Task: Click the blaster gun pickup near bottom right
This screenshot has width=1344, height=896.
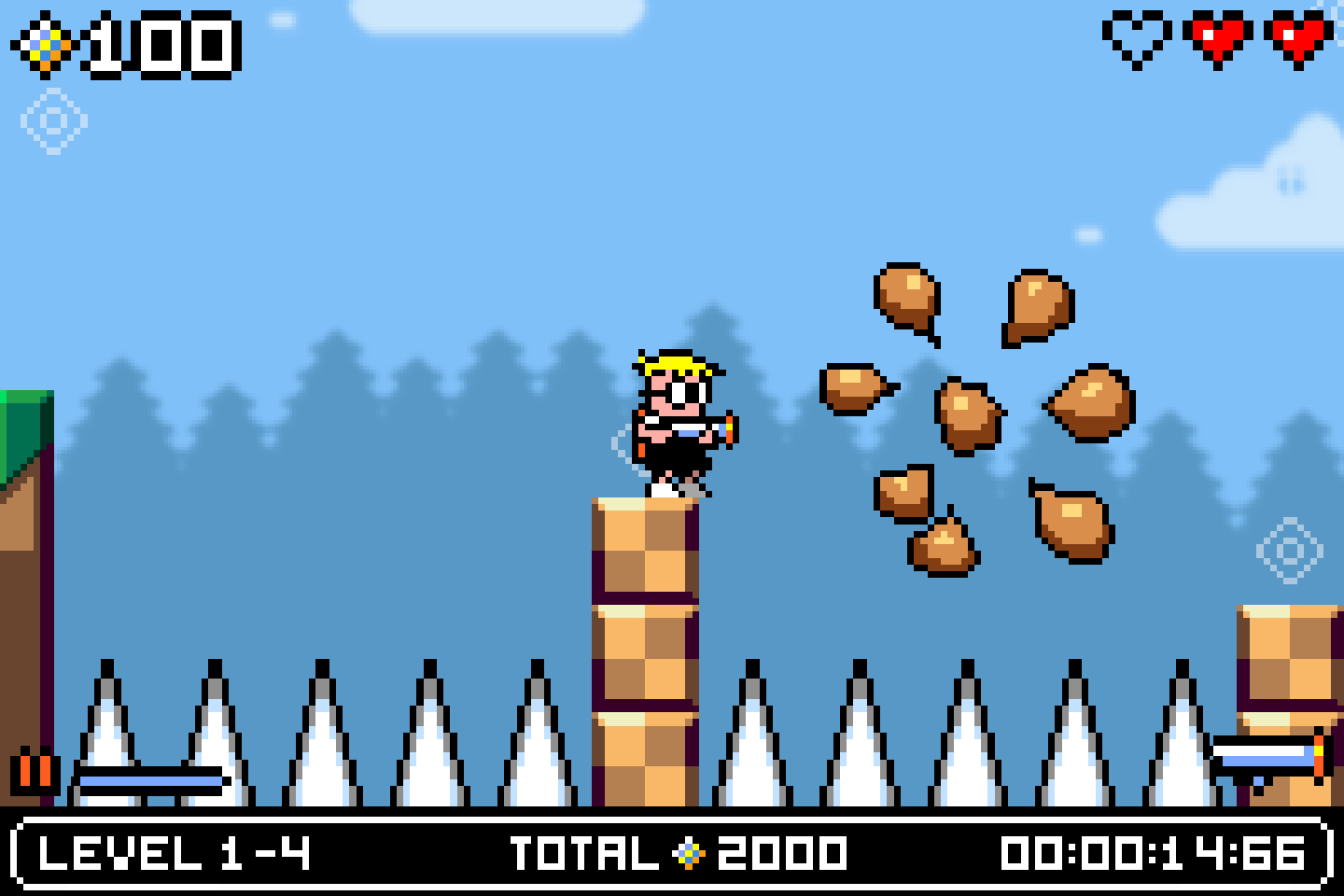Action: (1269, 758)
